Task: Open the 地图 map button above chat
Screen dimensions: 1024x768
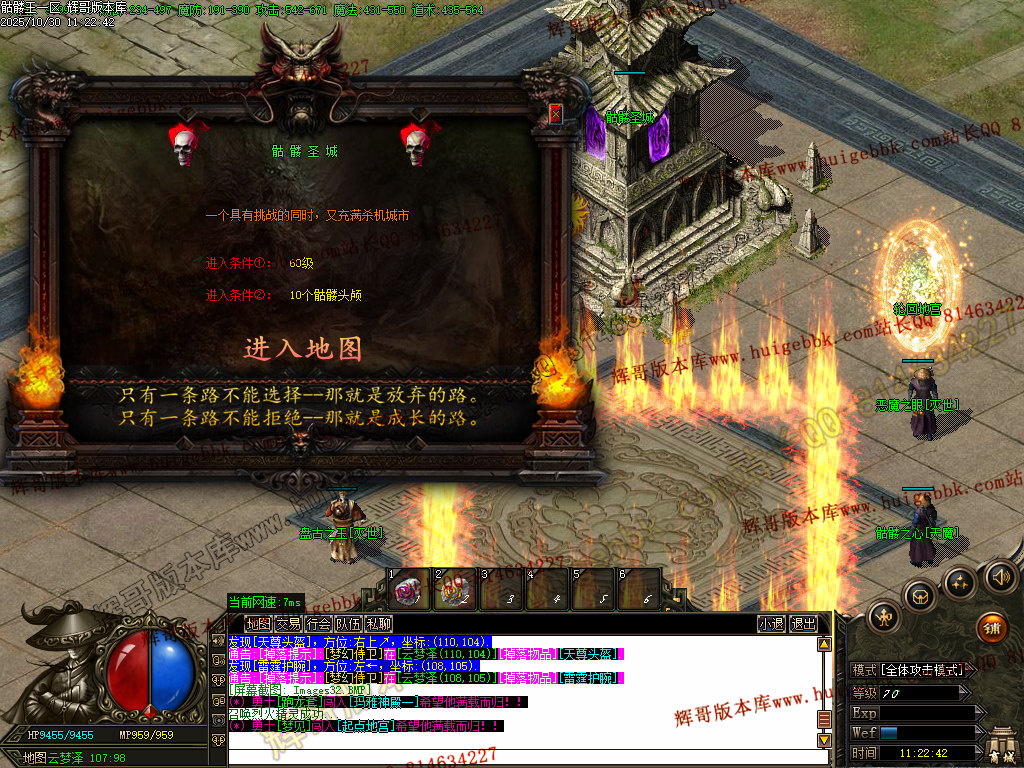Action: [x=258, y=624]
